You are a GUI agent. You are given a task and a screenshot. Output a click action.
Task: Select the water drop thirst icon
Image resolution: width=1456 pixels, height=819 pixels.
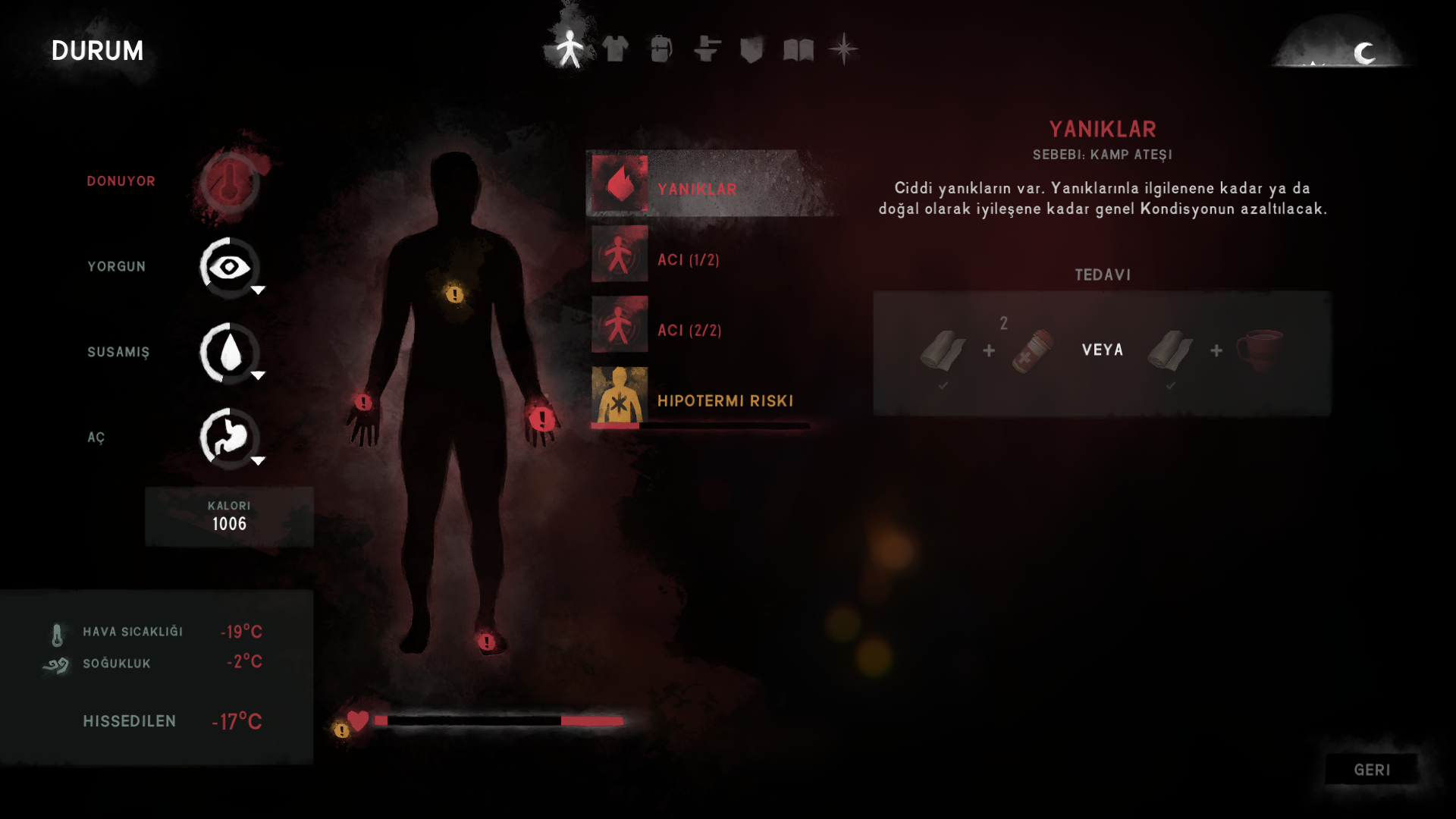[230, 353]
